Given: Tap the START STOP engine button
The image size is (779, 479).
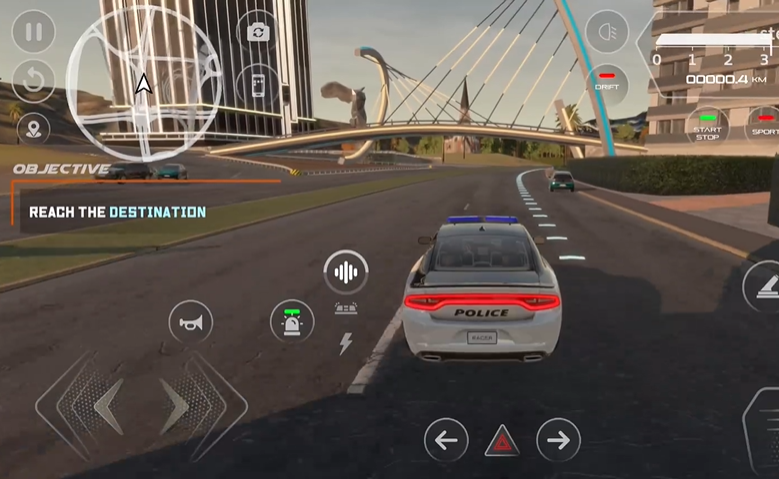Looking at the screenshot, I should click(707, 127).
